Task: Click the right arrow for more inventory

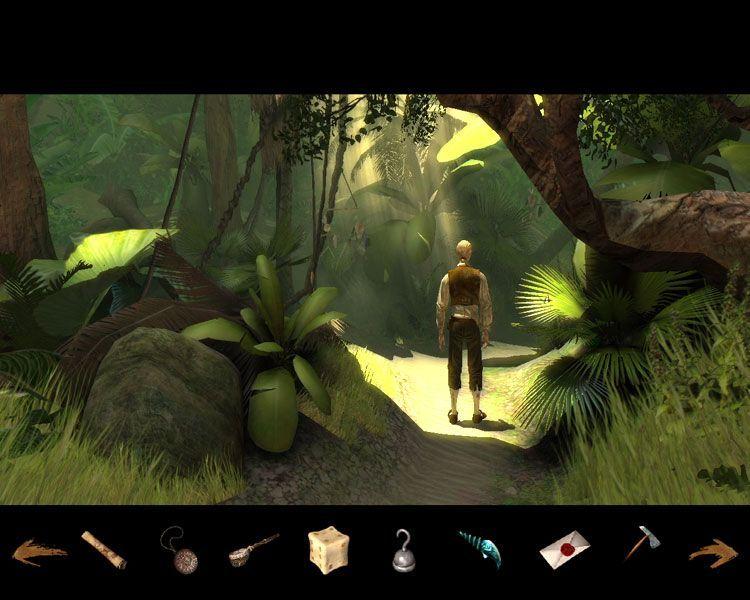Action: coord(712,551)
